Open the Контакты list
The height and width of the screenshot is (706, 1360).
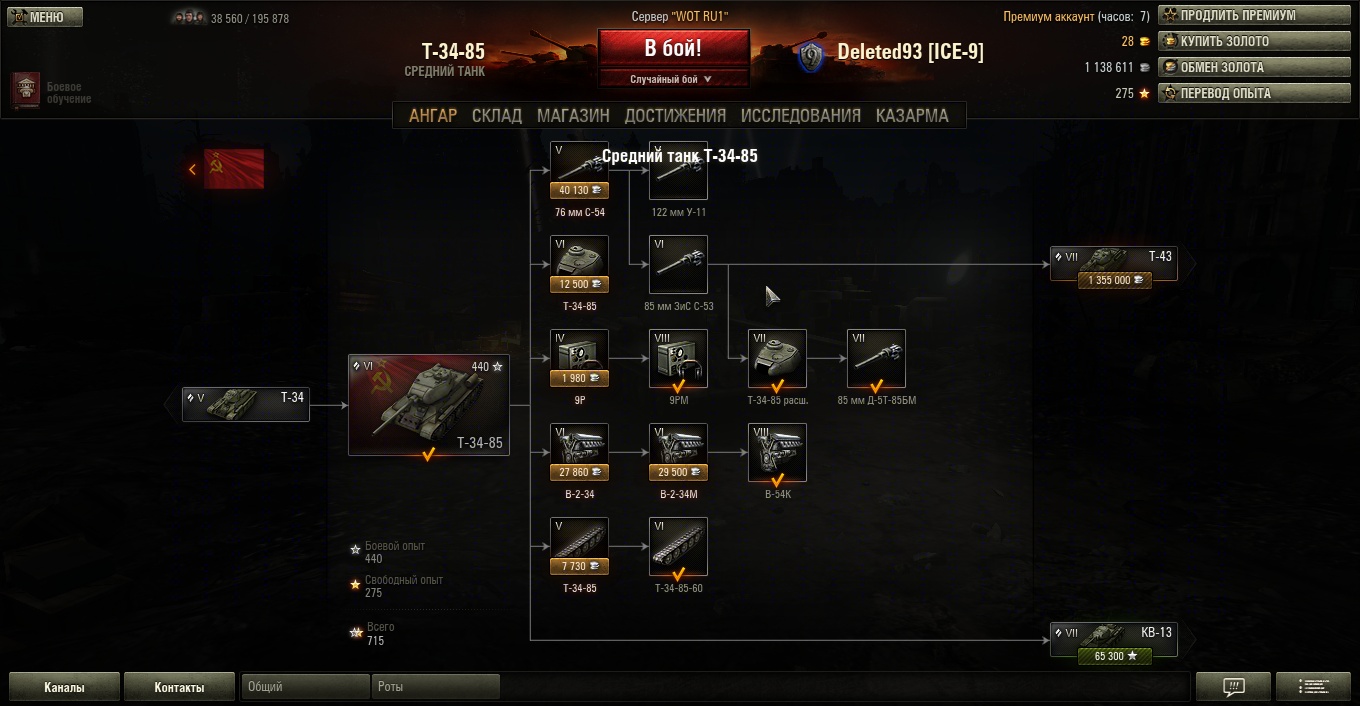pos(179,687)
